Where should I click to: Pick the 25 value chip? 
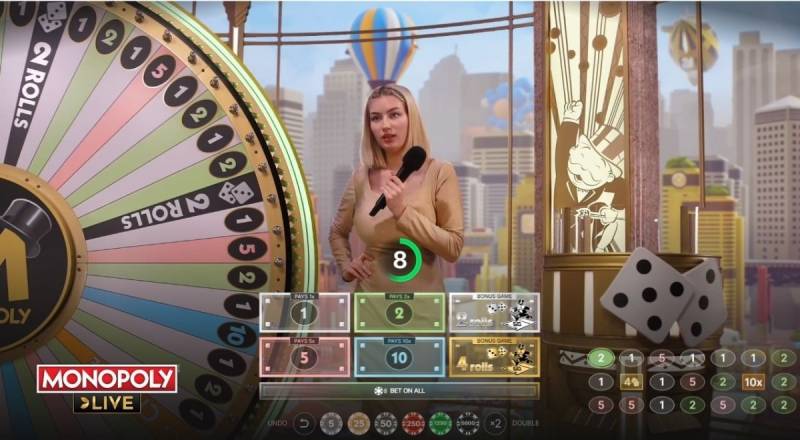tap(358, 424)
